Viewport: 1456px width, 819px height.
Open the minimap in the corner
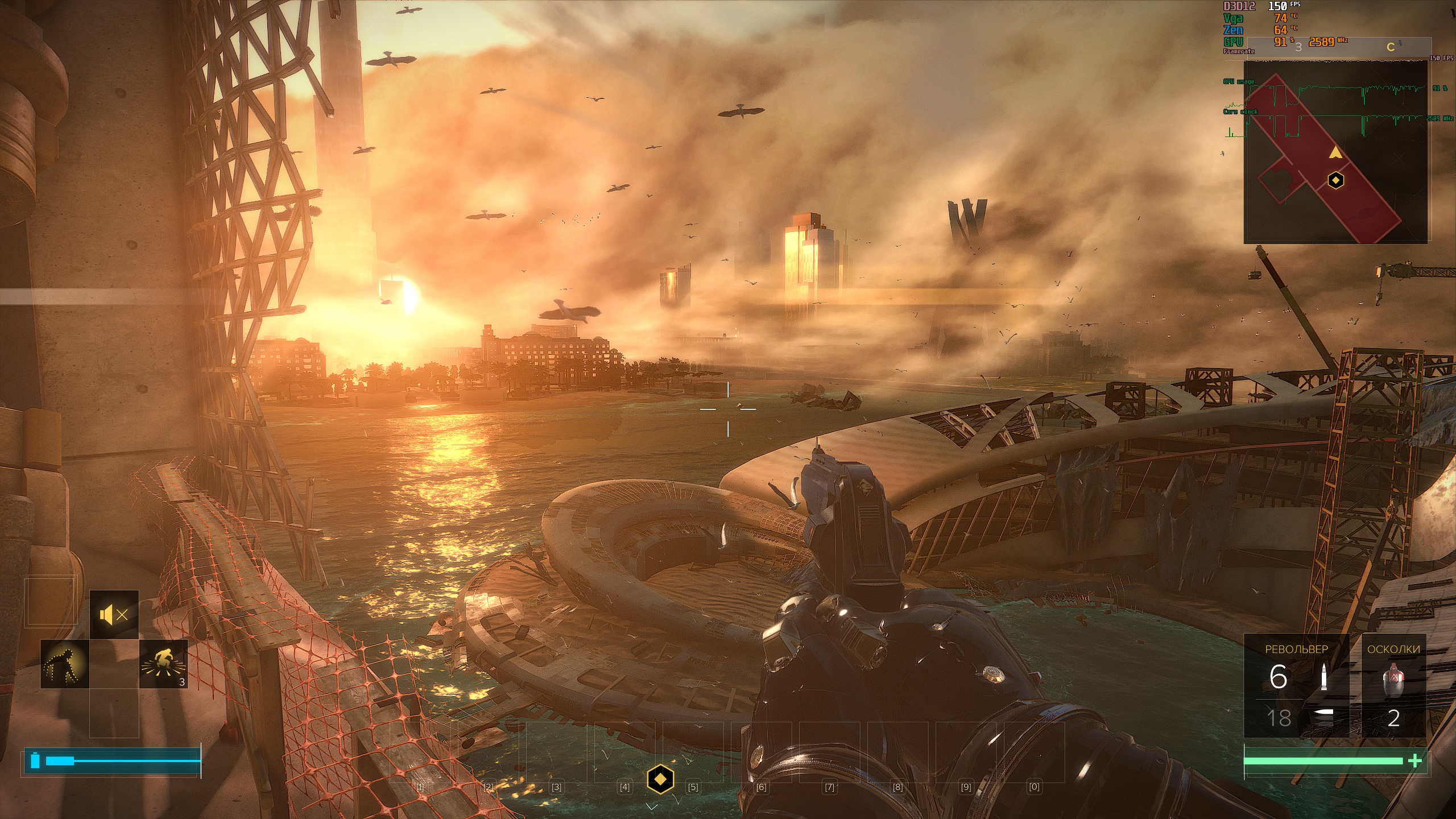pyautogui.click(x=1335, y=151)
